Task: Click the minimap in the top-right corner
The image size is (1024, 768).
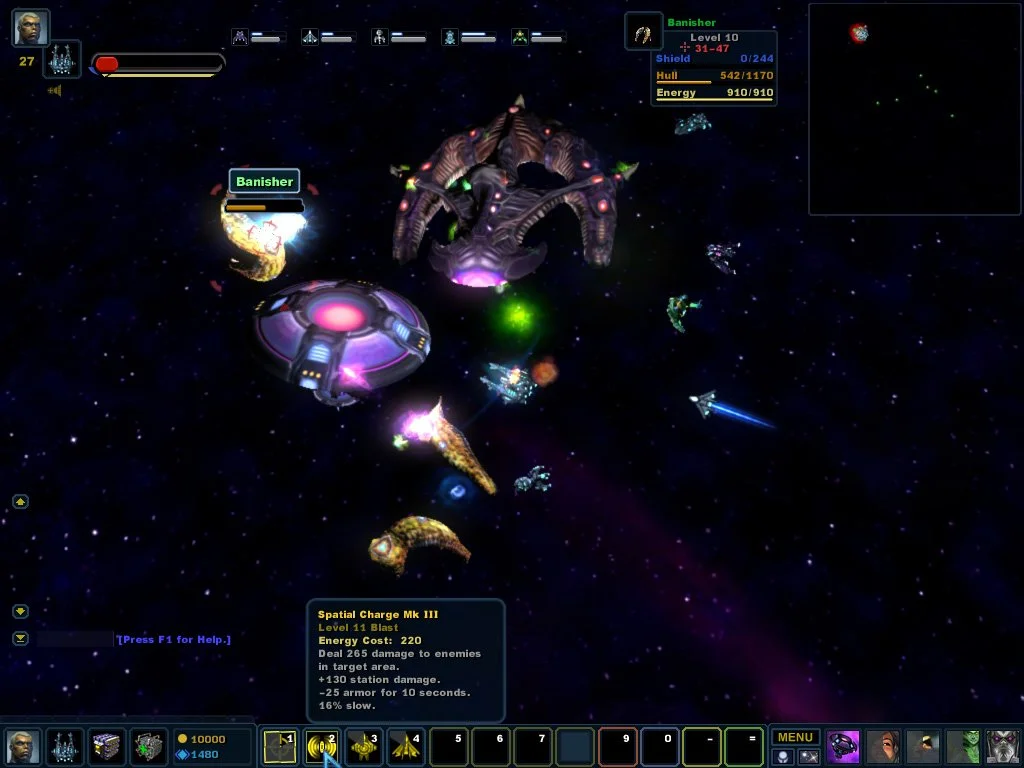Action: [x=913, y=109]
